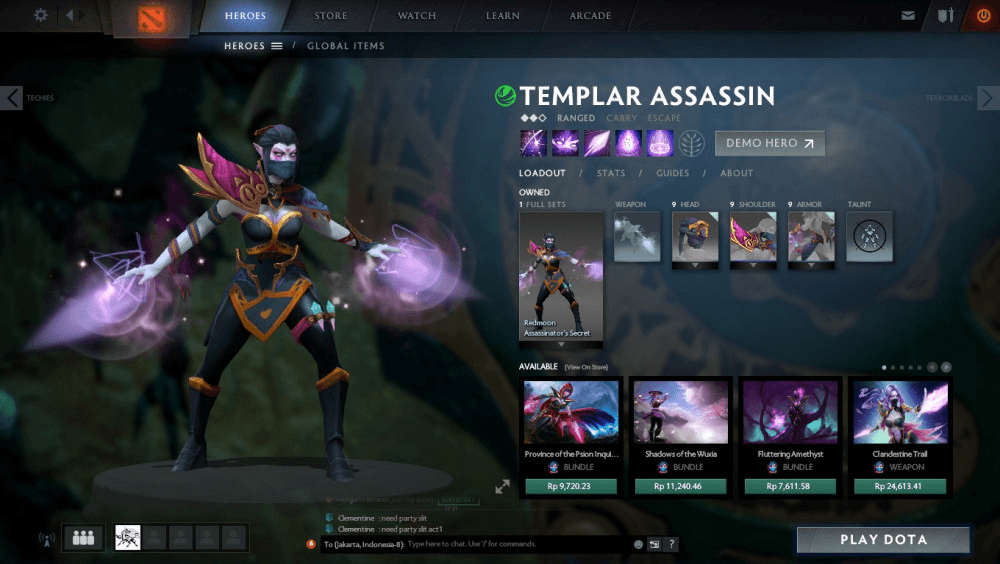The width and height of the screenshot is (1000, 564).
Task: Open the Learn tab
Action: click(x=503, y=16)
